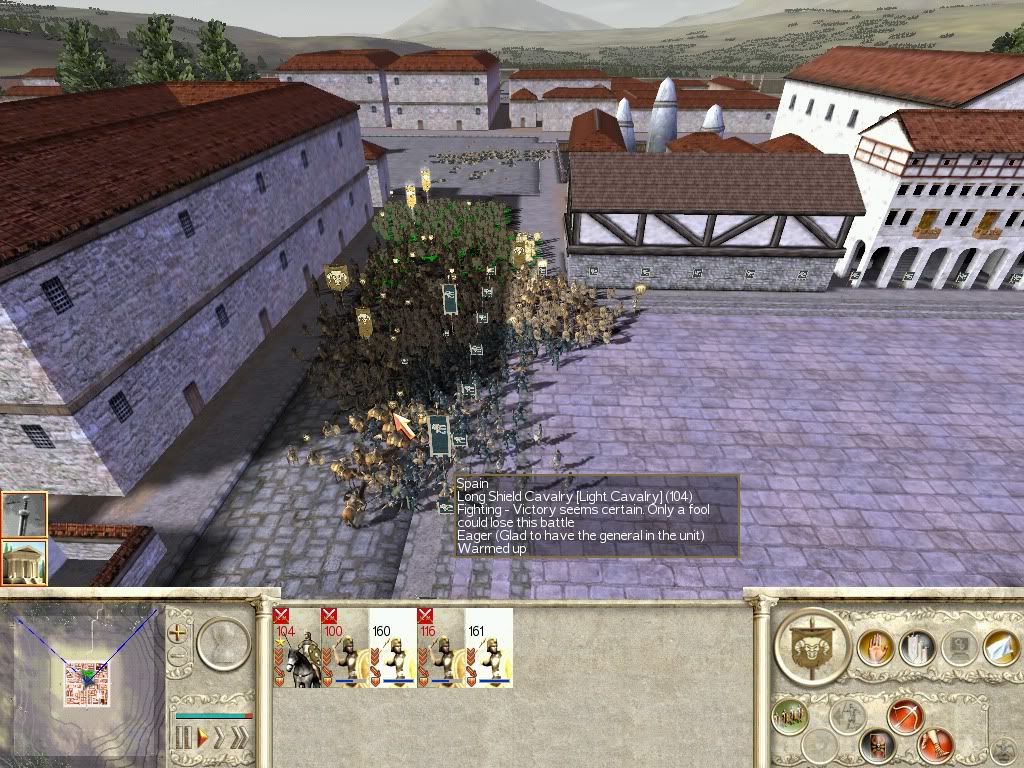Zoom in the minimap with plus button
This screenshot has width=1024, height=768.
pyautogui.click(x=180, y=632)
